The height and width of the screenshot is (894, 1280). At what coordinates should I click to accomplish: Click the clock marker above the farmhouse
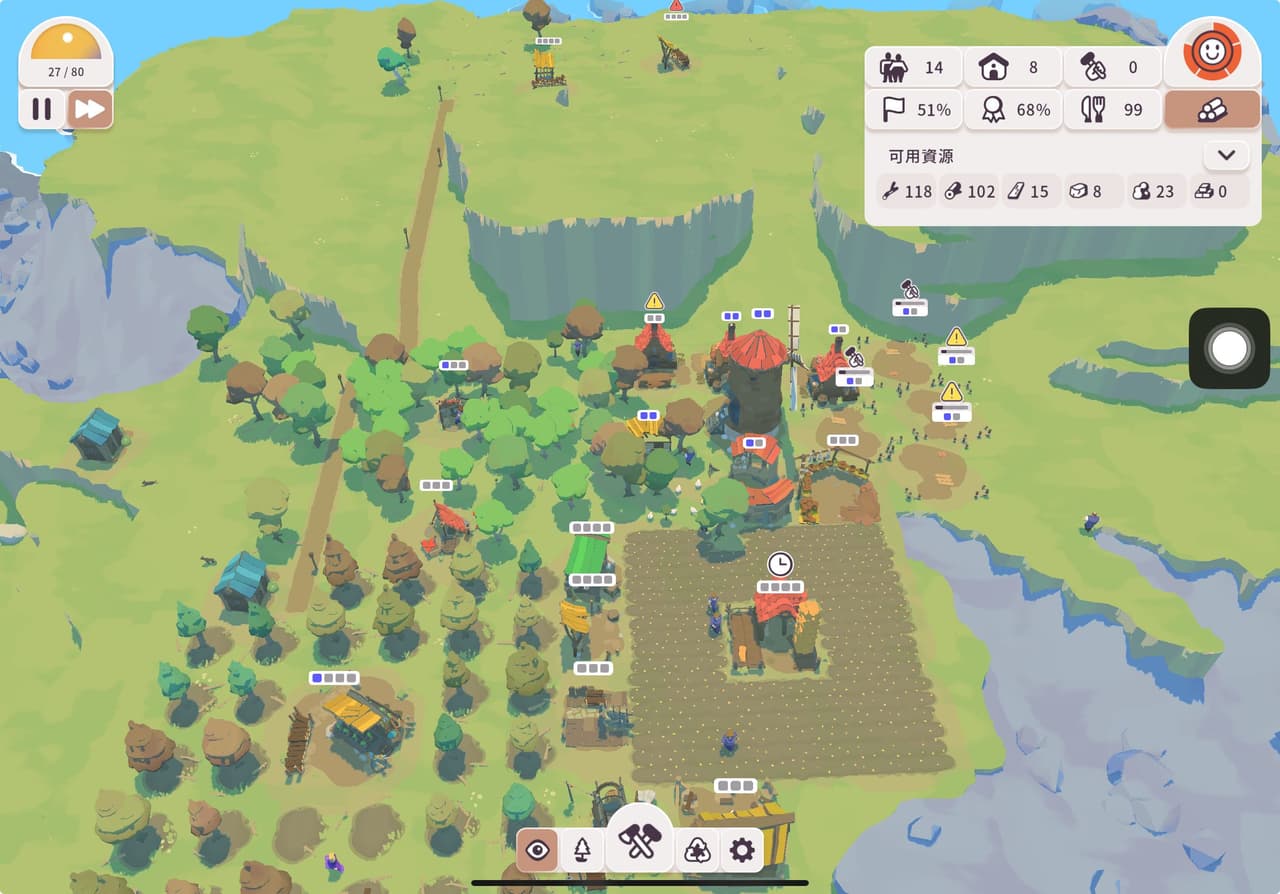click(780, 564)
